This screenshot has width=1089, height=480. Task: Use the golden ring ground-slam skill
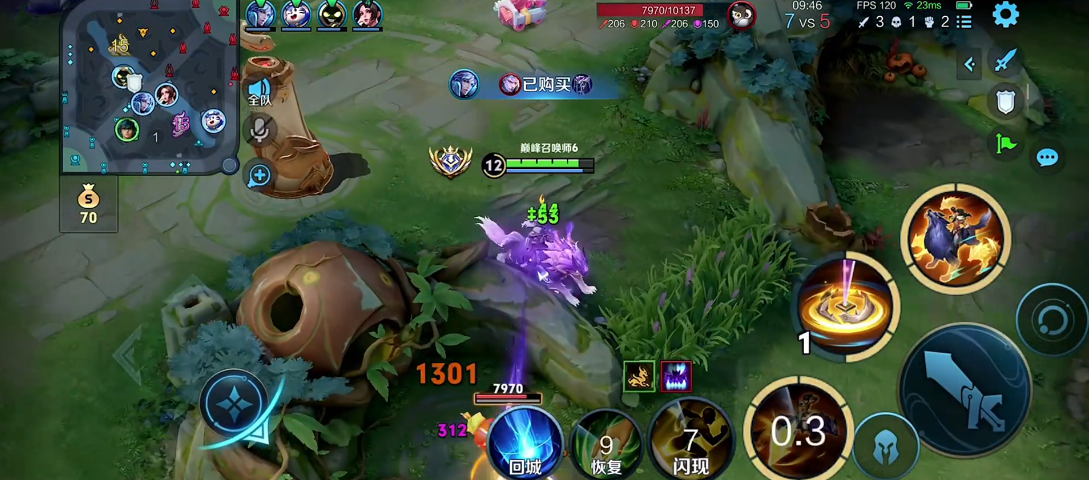[x=848, y=305]
